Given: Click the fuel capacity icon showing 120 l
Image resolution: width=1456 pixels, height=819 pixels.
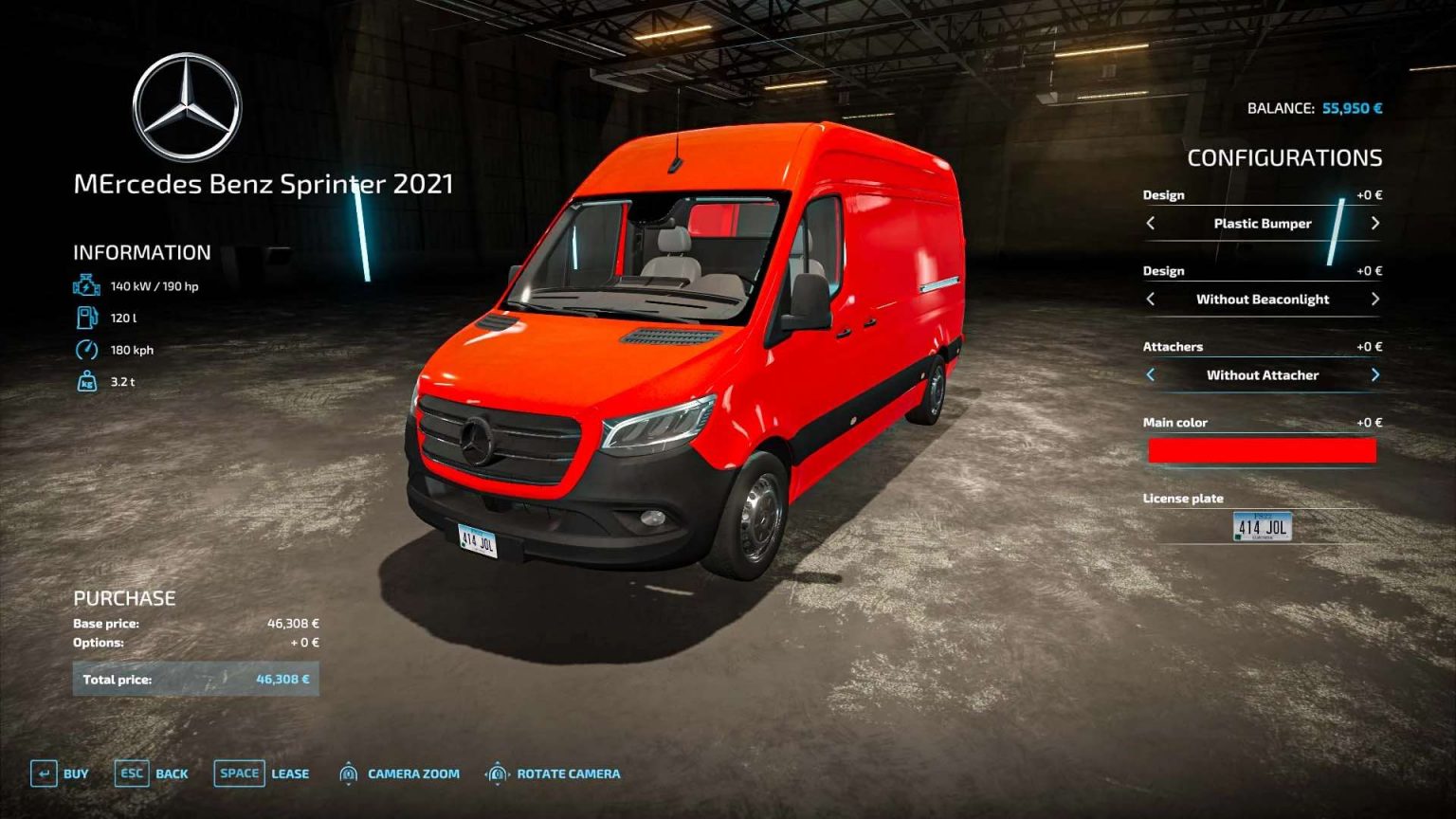Looking at the screenshot, I should pyautogui.click(x=86, y=316).
